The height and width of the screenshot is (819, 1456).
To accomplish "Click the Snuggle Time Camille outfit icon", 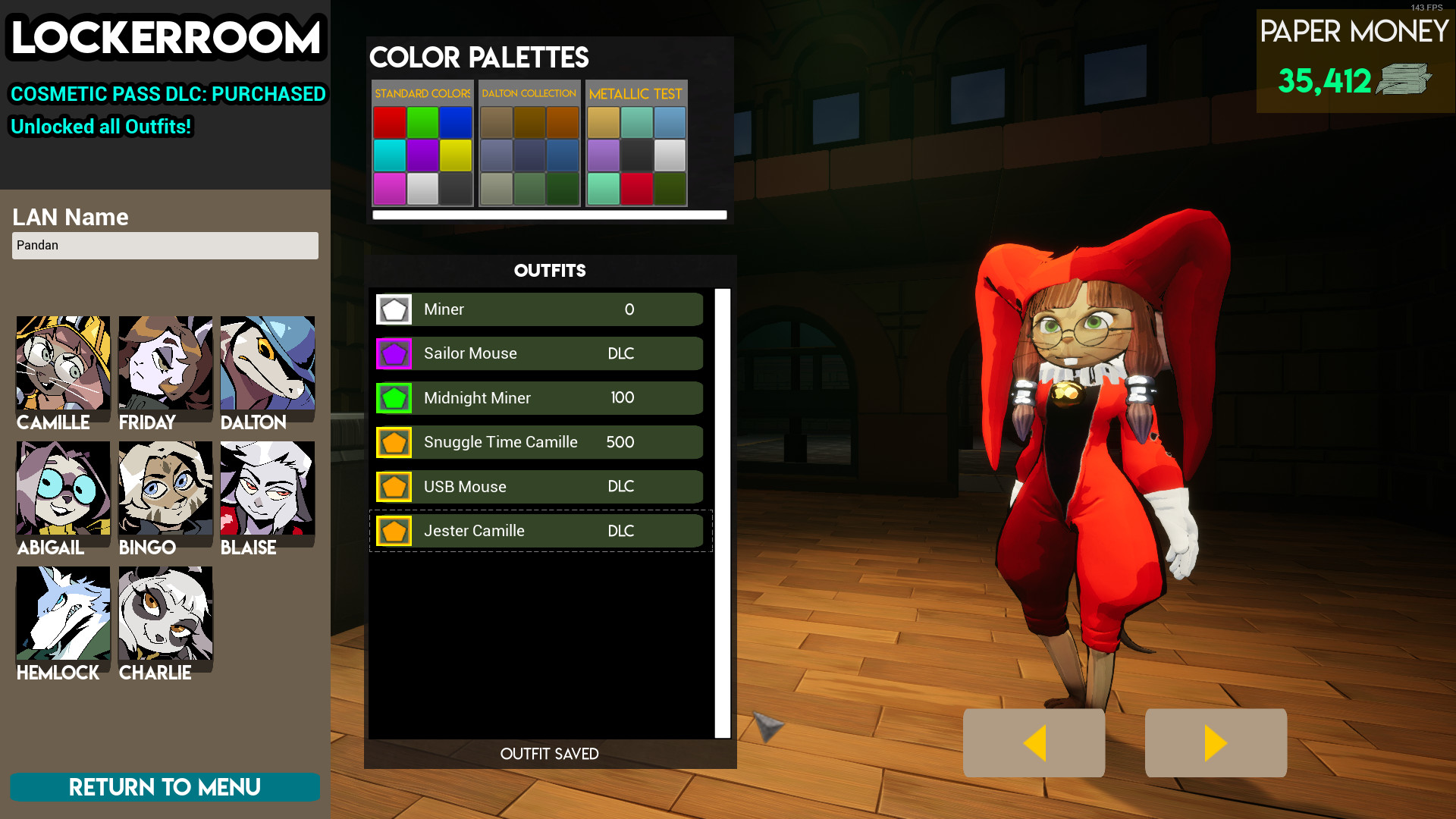I will point(394,442).
